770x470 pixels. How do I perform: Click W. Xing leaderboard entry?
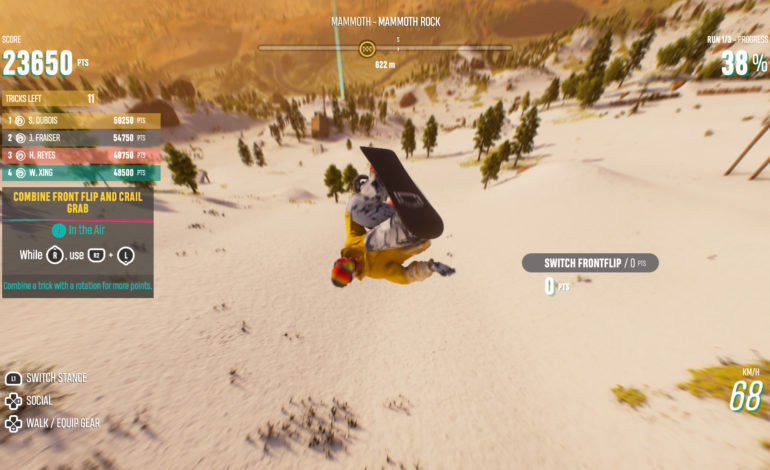(x=80, y=173)
